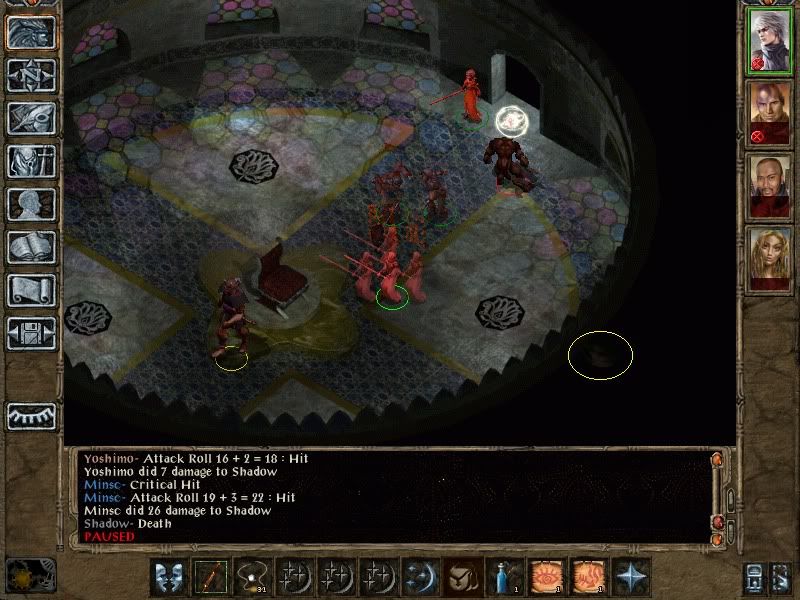This screenshot has width=800, height=600.
Task: Open the priest scroll screen
Action: (31, 290)
